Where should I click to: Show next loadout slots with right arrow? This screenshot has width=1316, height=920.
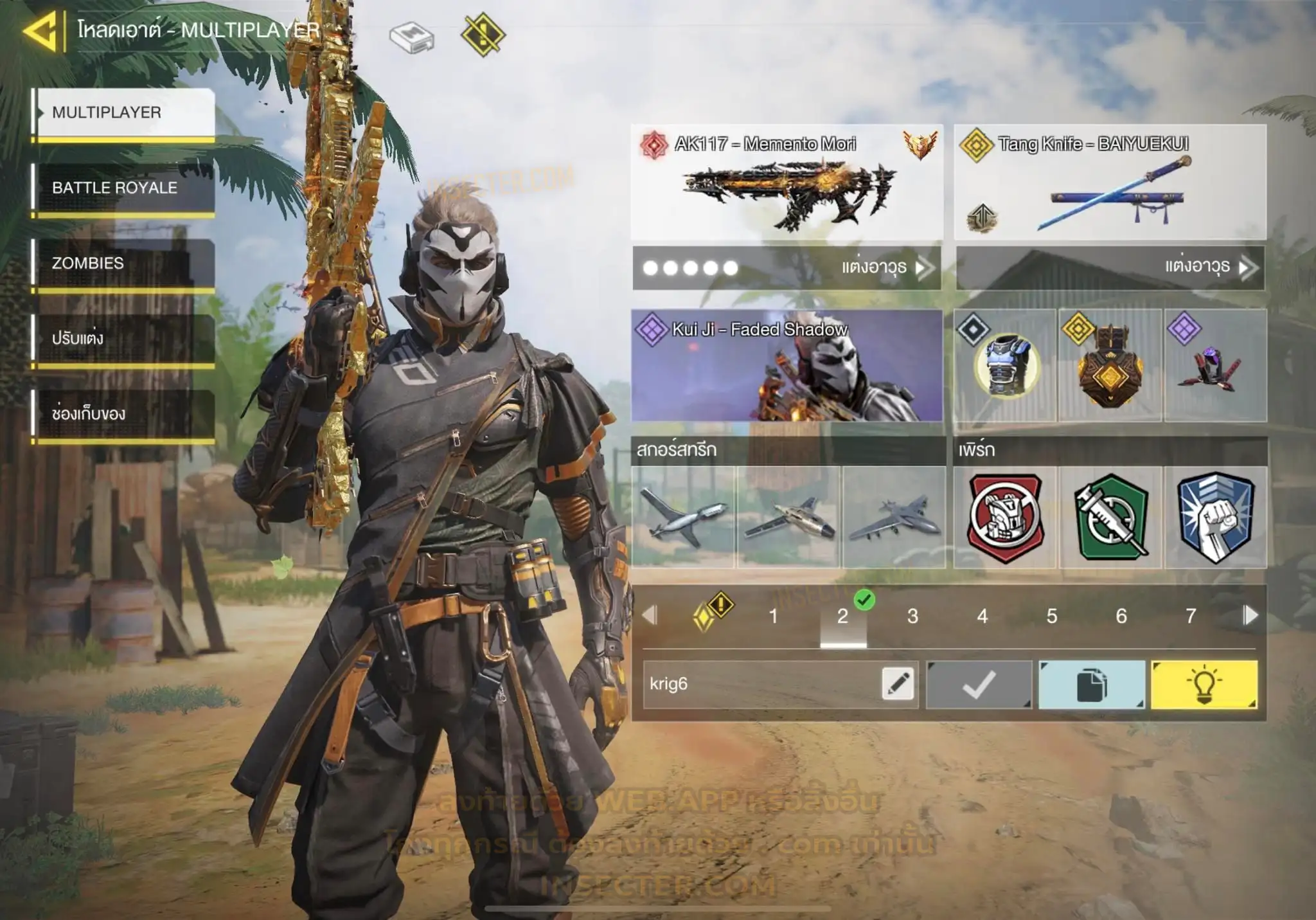click(1250, 615)
